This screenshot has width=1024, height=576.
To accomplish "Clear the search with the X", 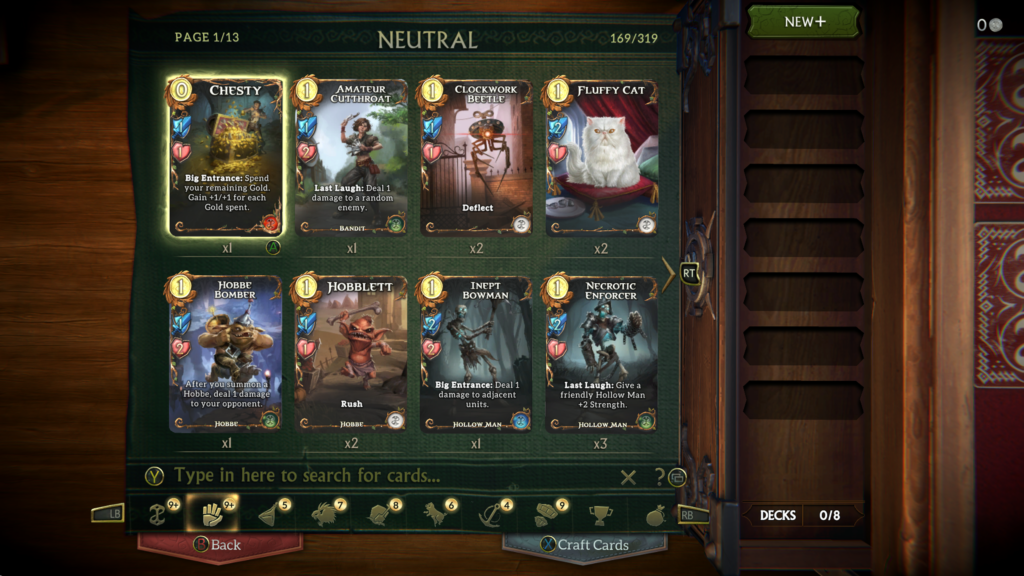I will [628, 477].
